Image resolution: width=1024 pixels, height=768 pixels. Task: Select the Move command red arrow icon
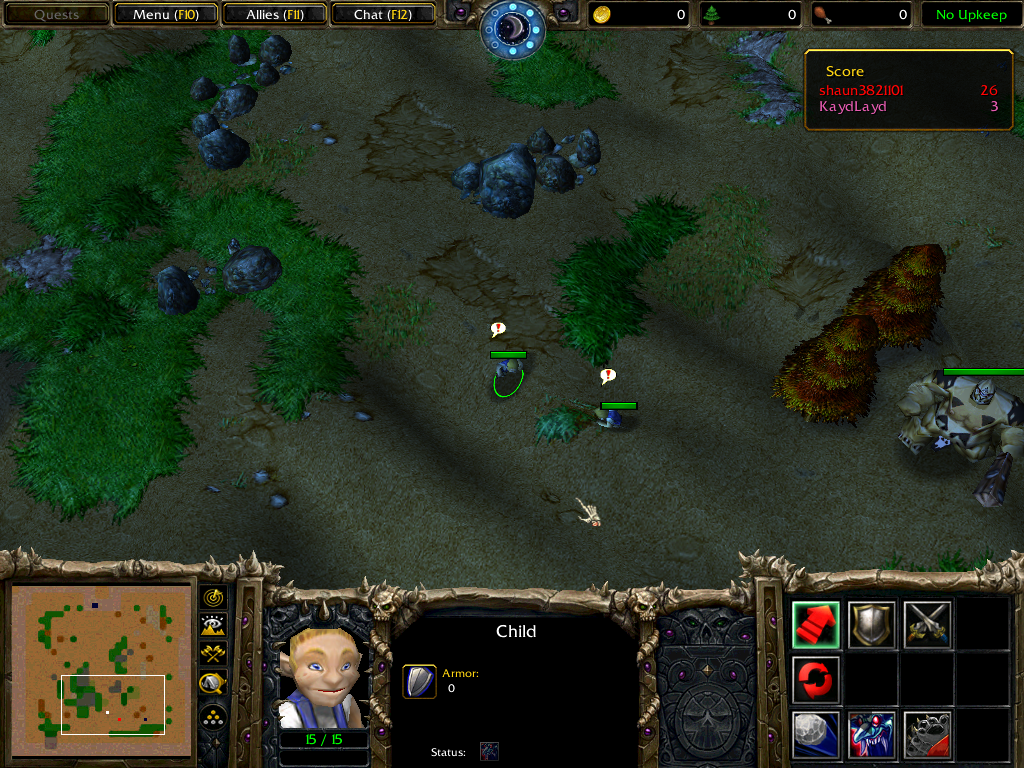[x=816, y=625]
